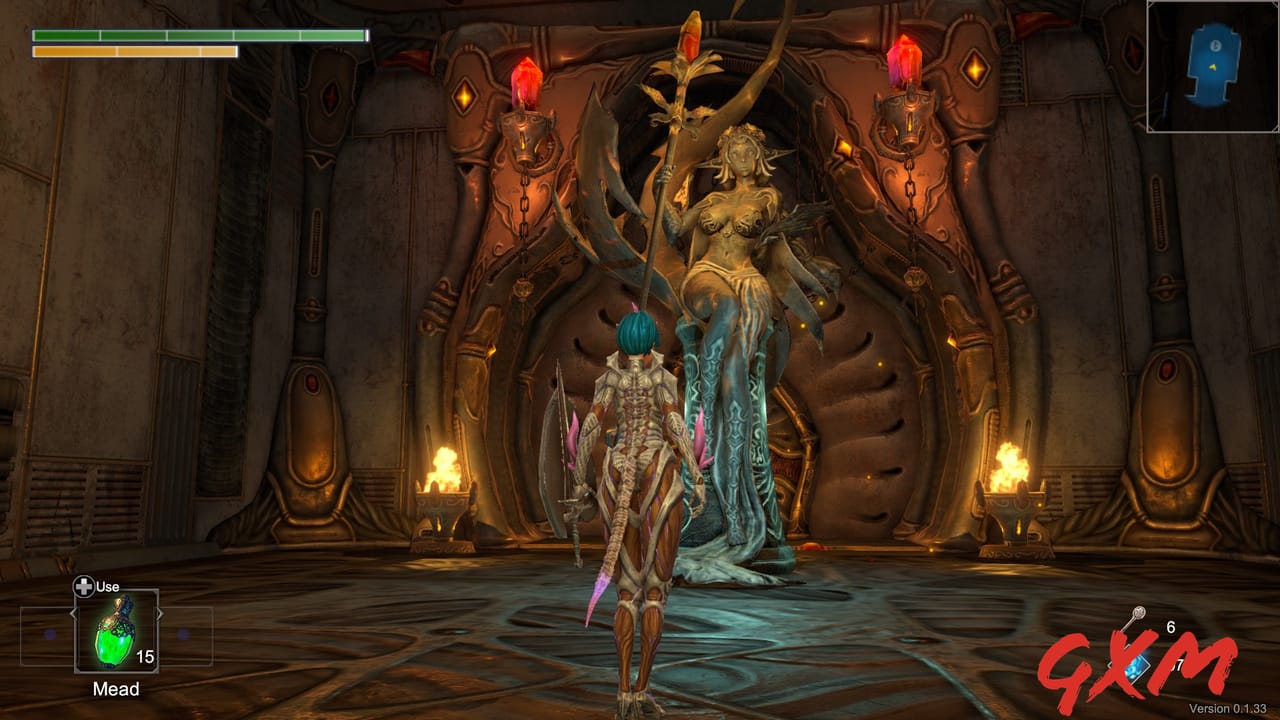Click the 'Mead' item label
Screen dimensions: 1280x720
coord(117,688)
